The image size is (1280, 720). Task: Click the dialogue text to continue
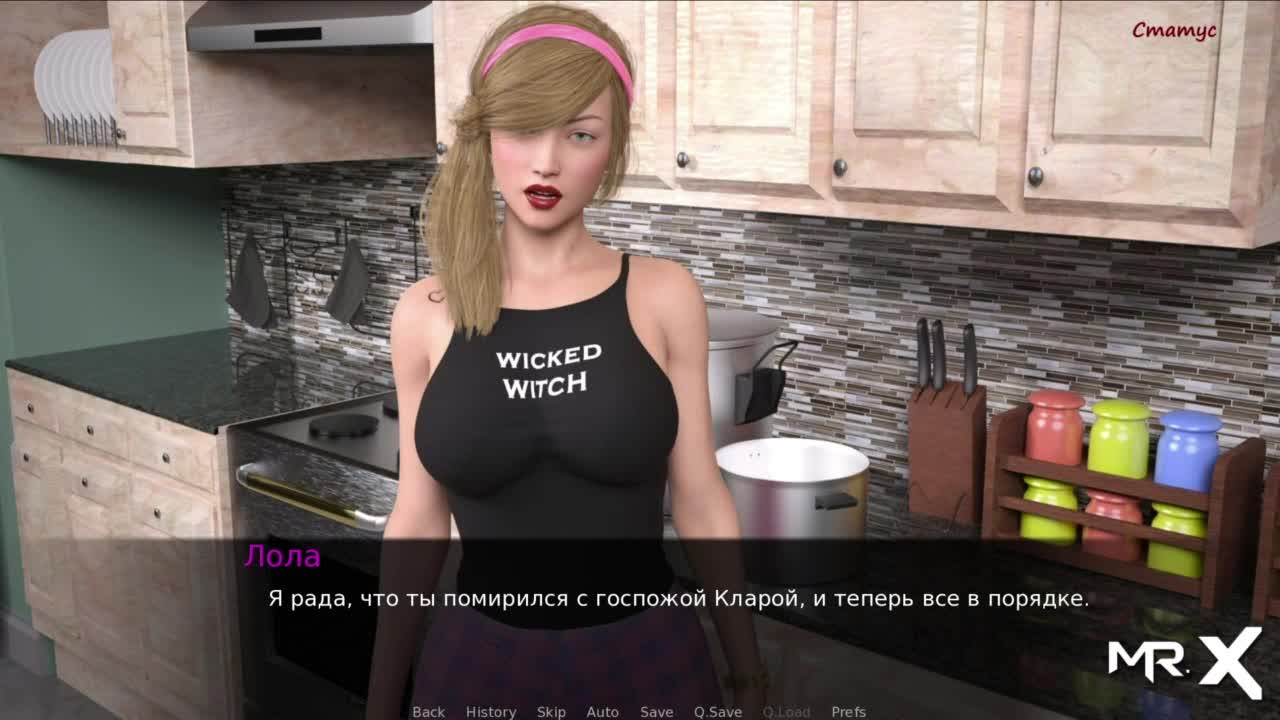pos(678,599)
